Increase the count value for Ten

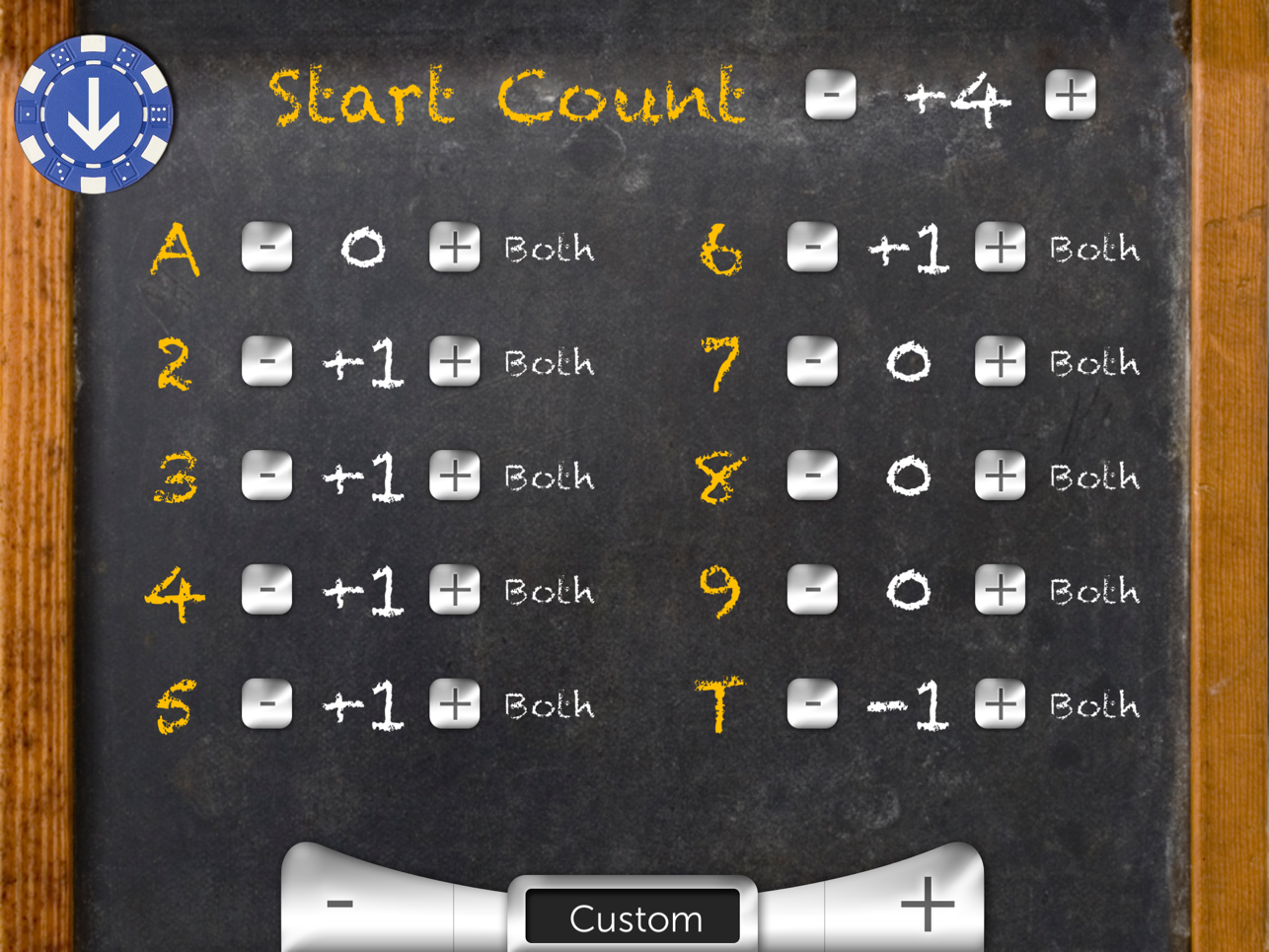point(998,704)
